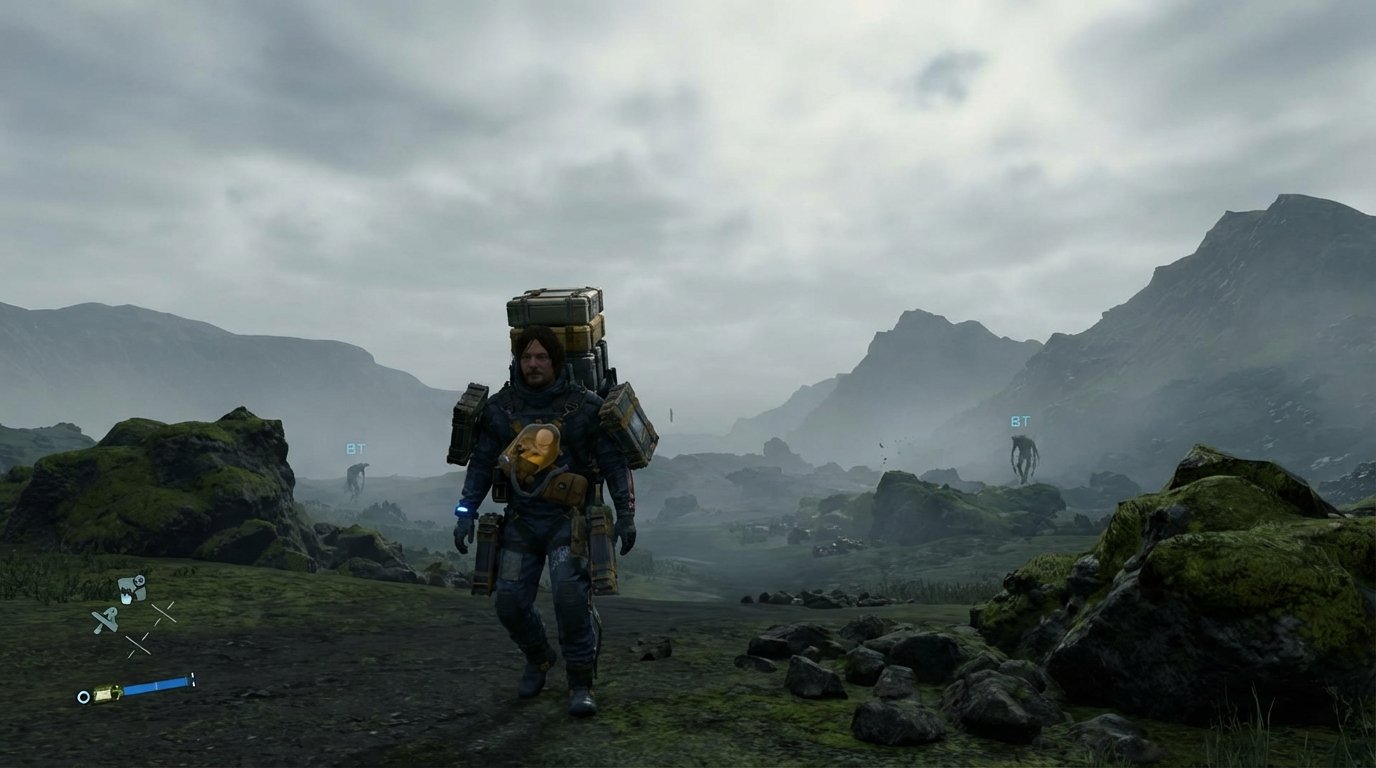Click the distant right-side BT figure
1376x768 pixels.
(x=1022, y=455)
